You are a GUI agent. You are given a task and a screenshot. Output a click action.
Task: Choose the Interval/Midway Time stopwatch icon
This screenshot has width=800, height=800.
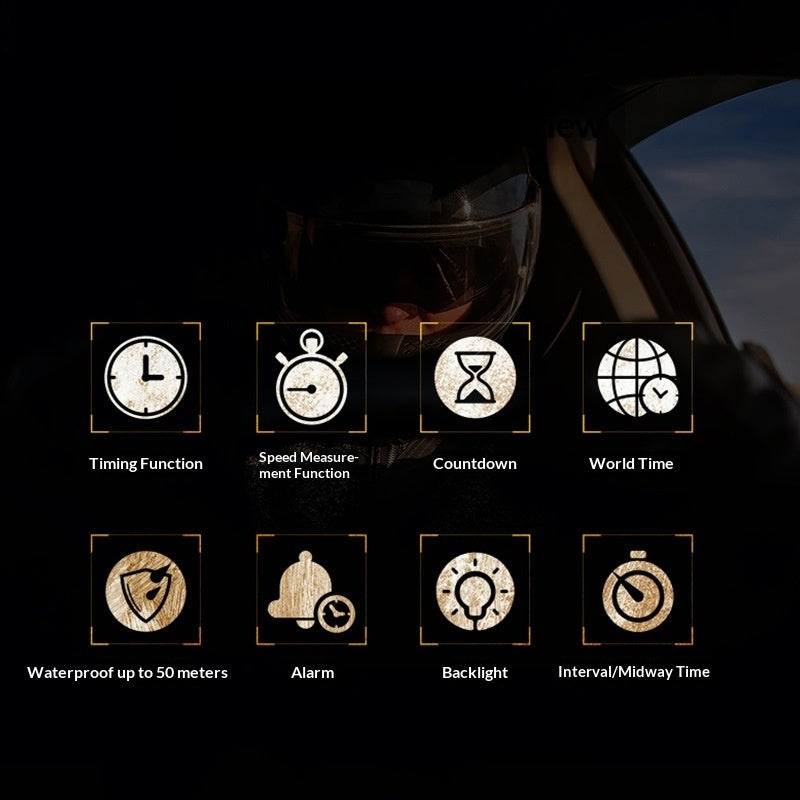click(x=638, y=590)
